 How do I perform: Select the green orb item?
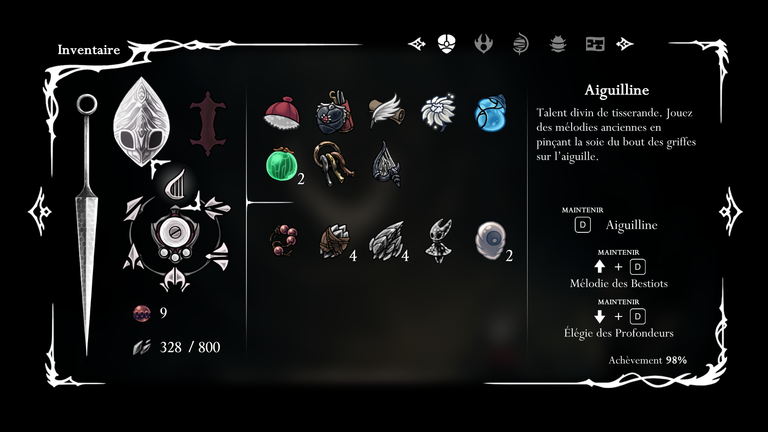pos(281,164)
